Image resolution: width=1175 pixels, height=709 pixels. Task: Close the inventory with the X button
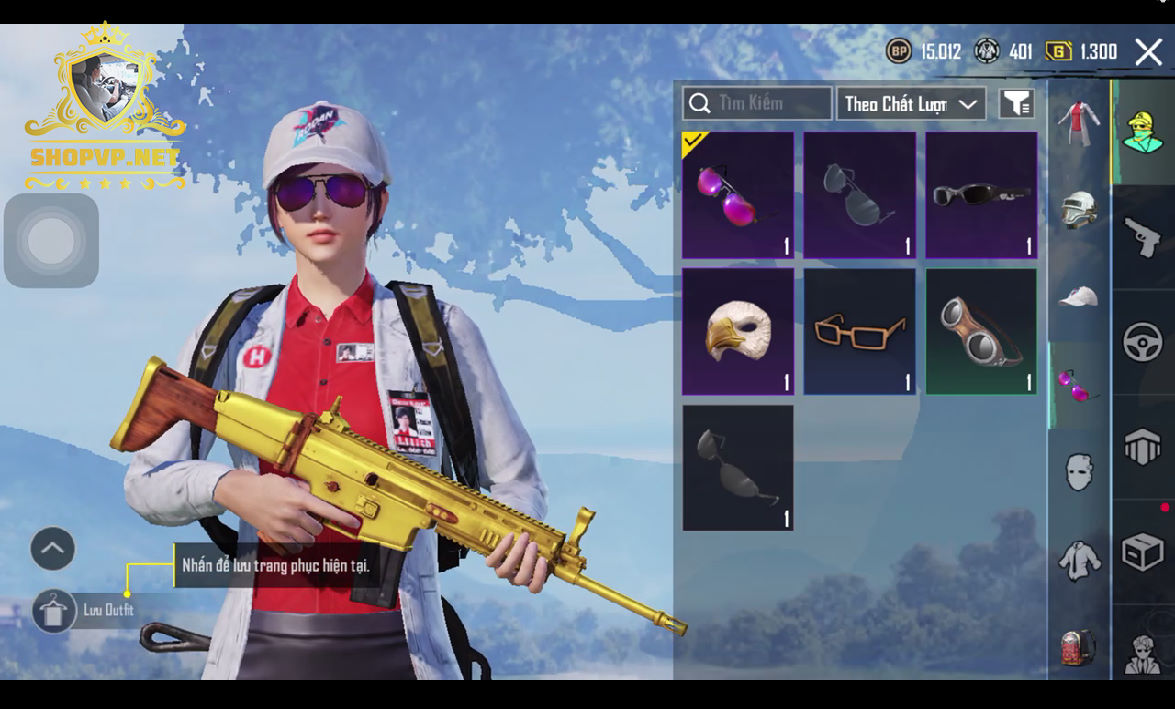tap(1148, 52)
